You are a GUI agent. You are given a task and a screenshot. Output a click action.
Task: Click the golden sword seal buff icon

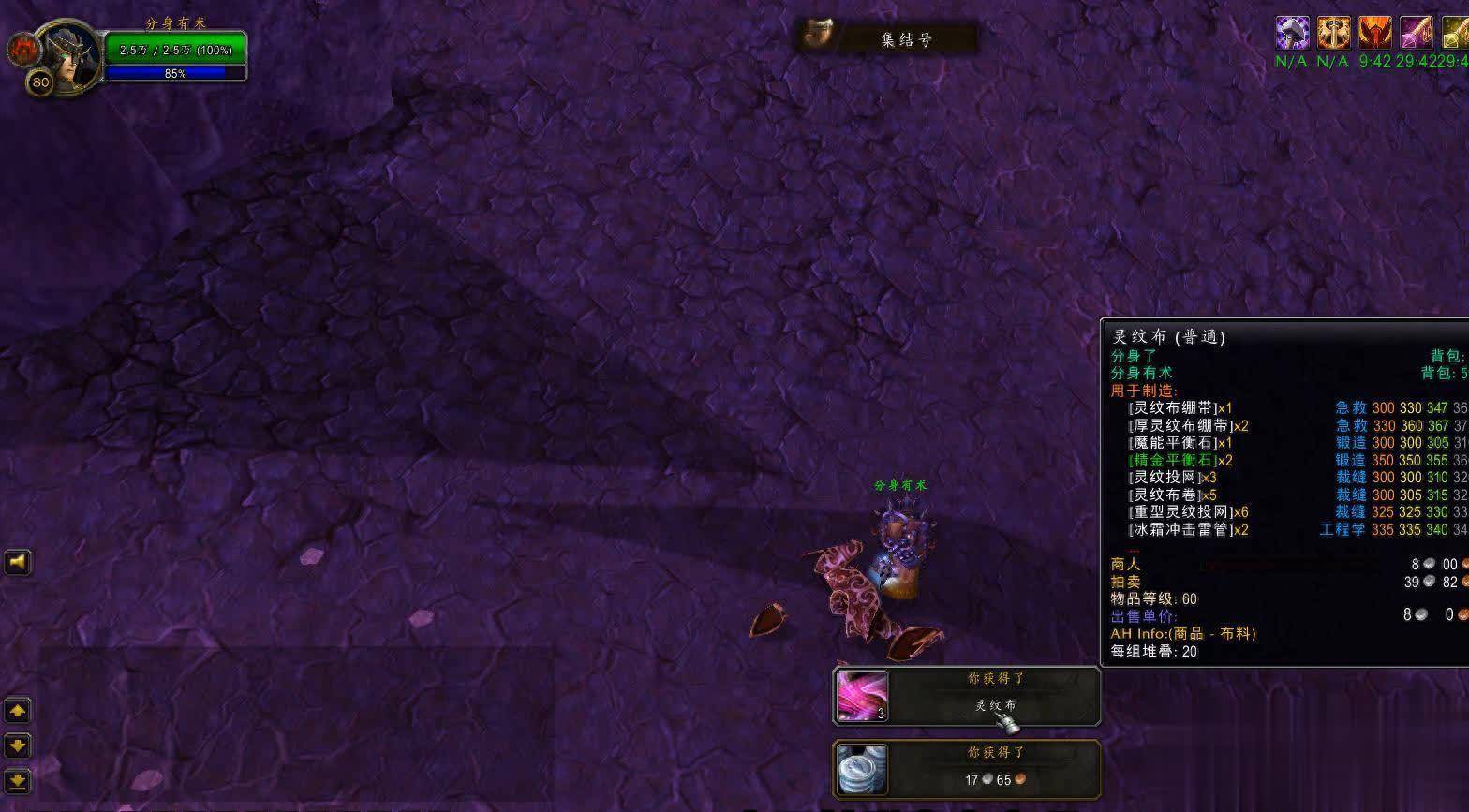[1333, 34]
